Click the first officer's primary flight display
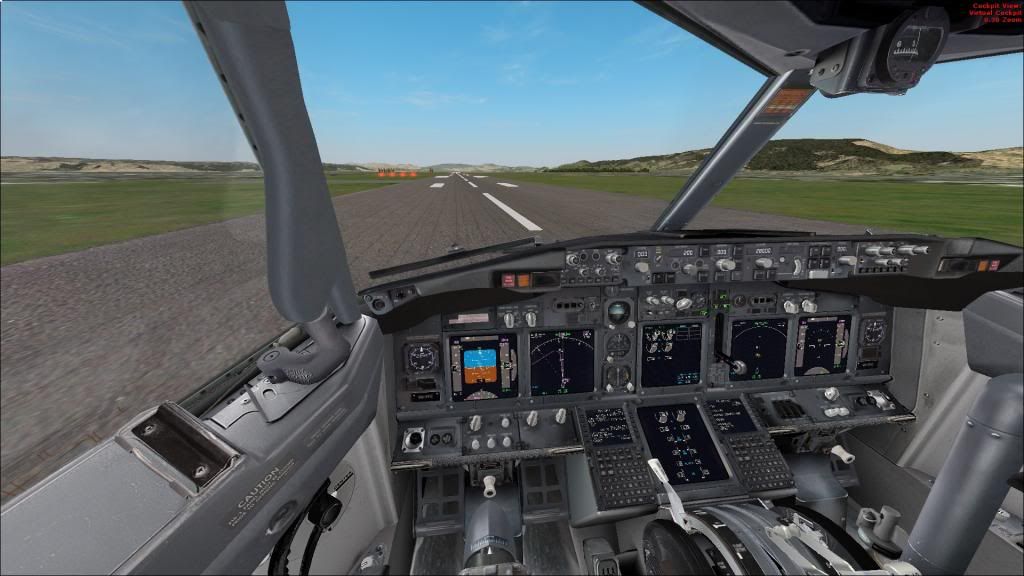Image resolution: width=1024 pixels, height=576 pixels. (822, 345)
